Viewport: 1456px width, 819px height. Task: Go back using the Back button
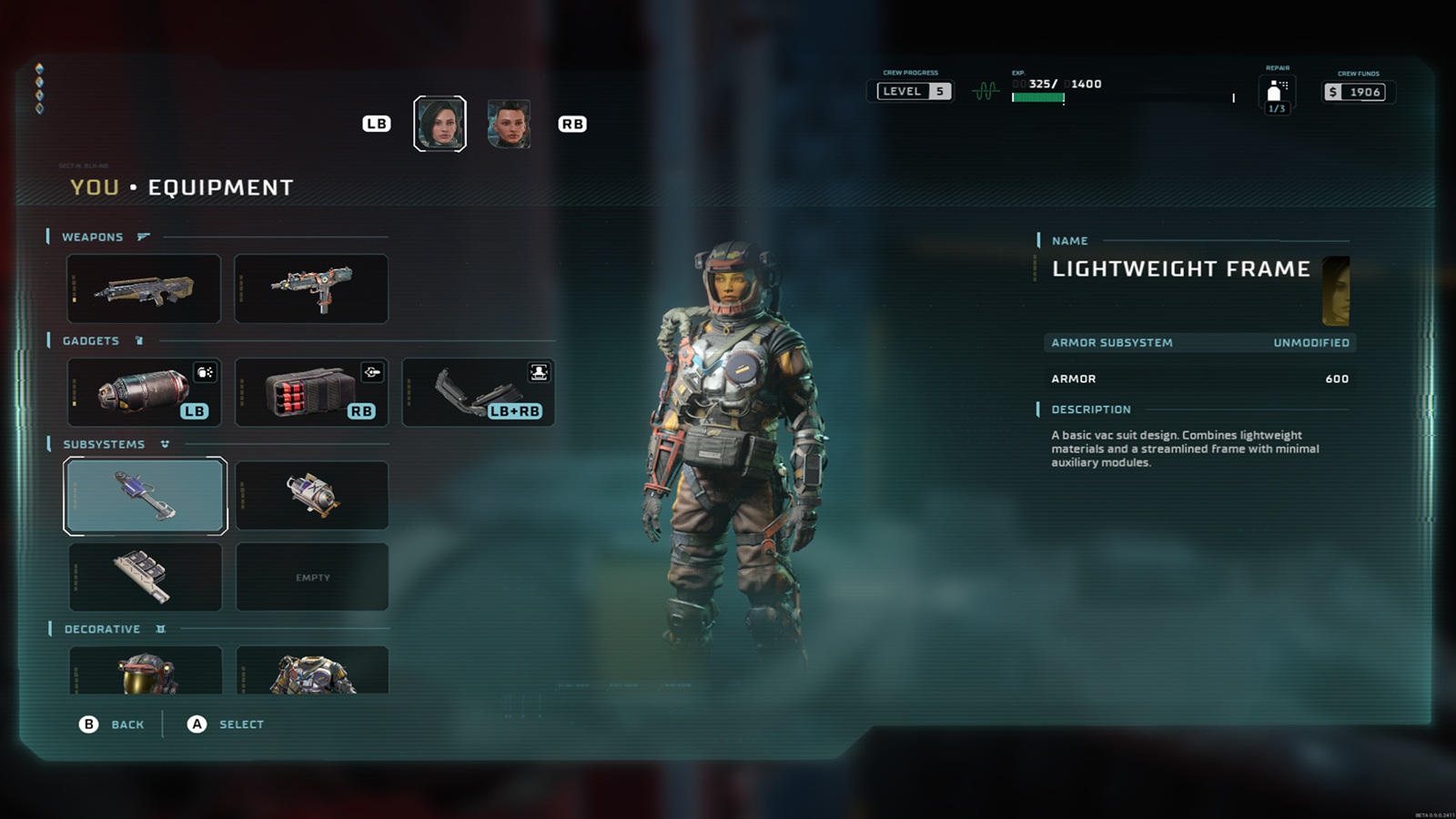point(112,724)
